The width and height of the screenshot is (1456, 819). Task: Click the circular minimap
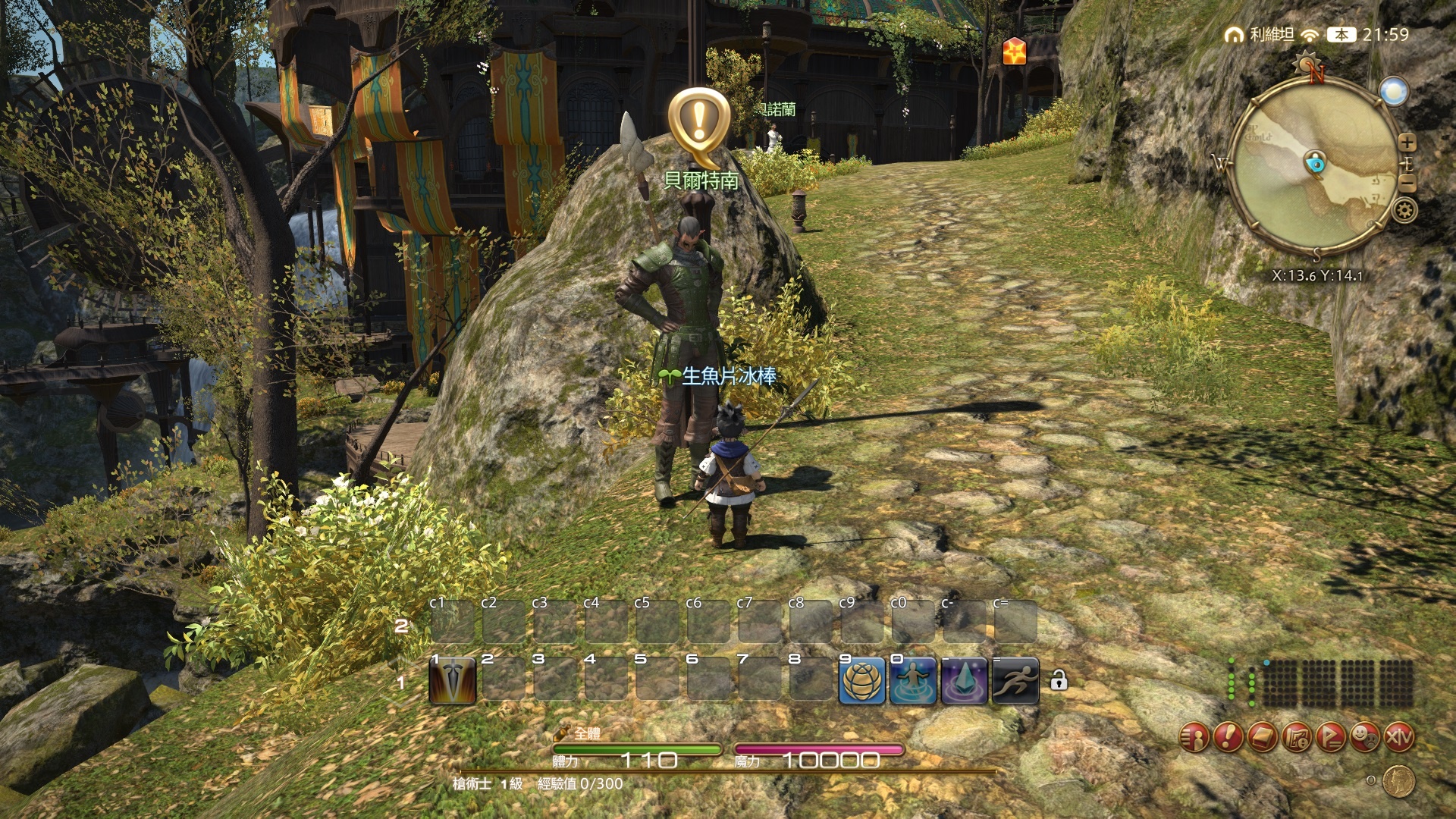(x=1314, y=167)
